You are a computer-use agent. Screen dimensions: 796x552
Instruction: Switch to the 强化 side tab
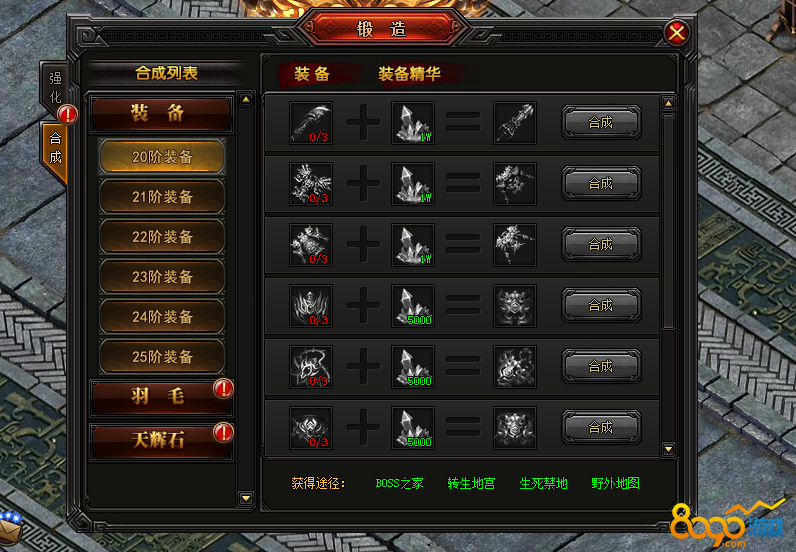click(x=55, y=89)
